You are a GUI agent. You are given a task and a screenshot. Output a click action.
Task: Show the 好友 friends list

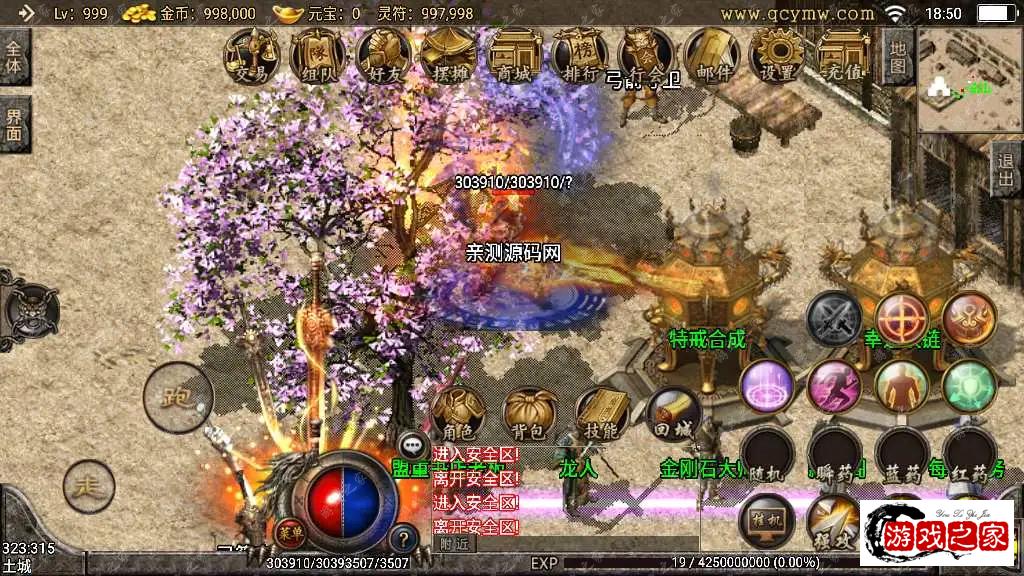(383, 55)
